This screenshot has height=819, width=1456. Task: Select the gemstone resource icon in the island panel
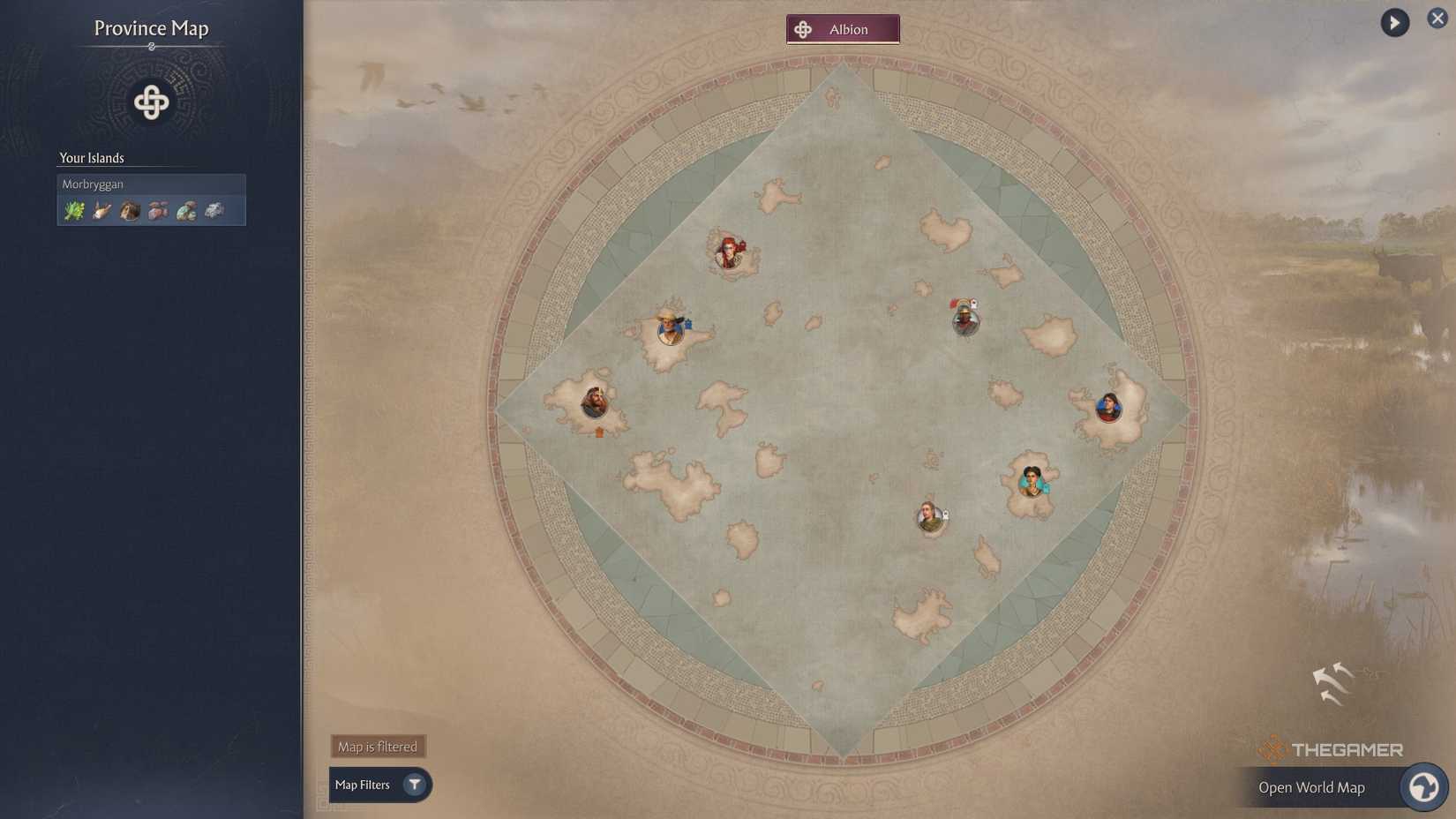(186, 209)
